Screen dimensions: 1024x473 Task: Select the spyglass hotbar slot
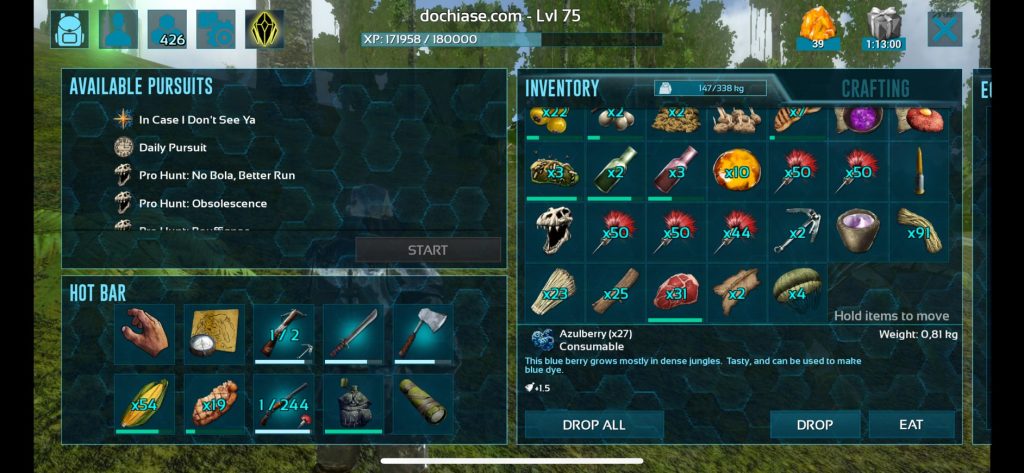423,403
